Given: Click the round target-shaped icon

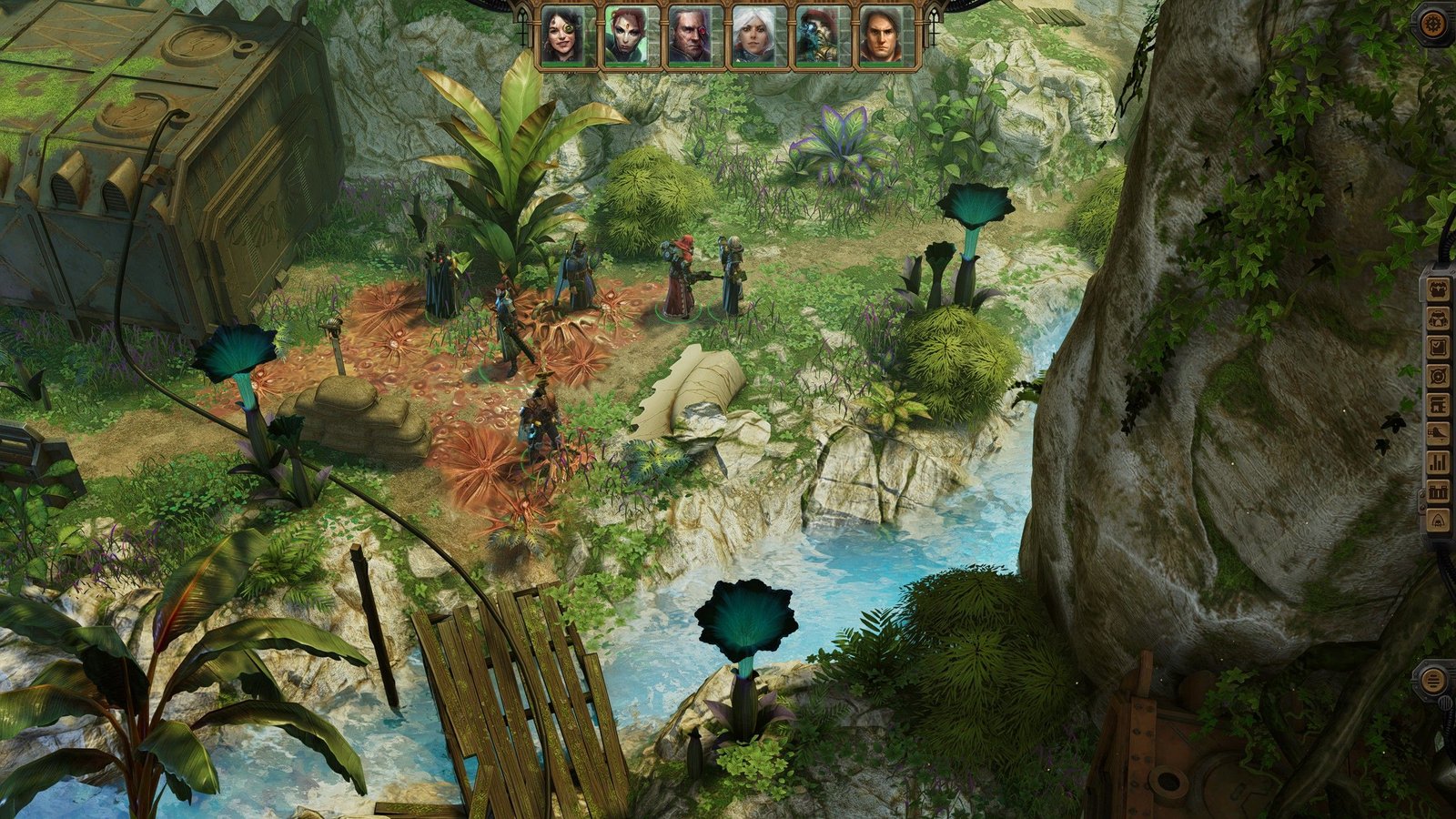Looking at the screenshot, I should point(1438,376).
